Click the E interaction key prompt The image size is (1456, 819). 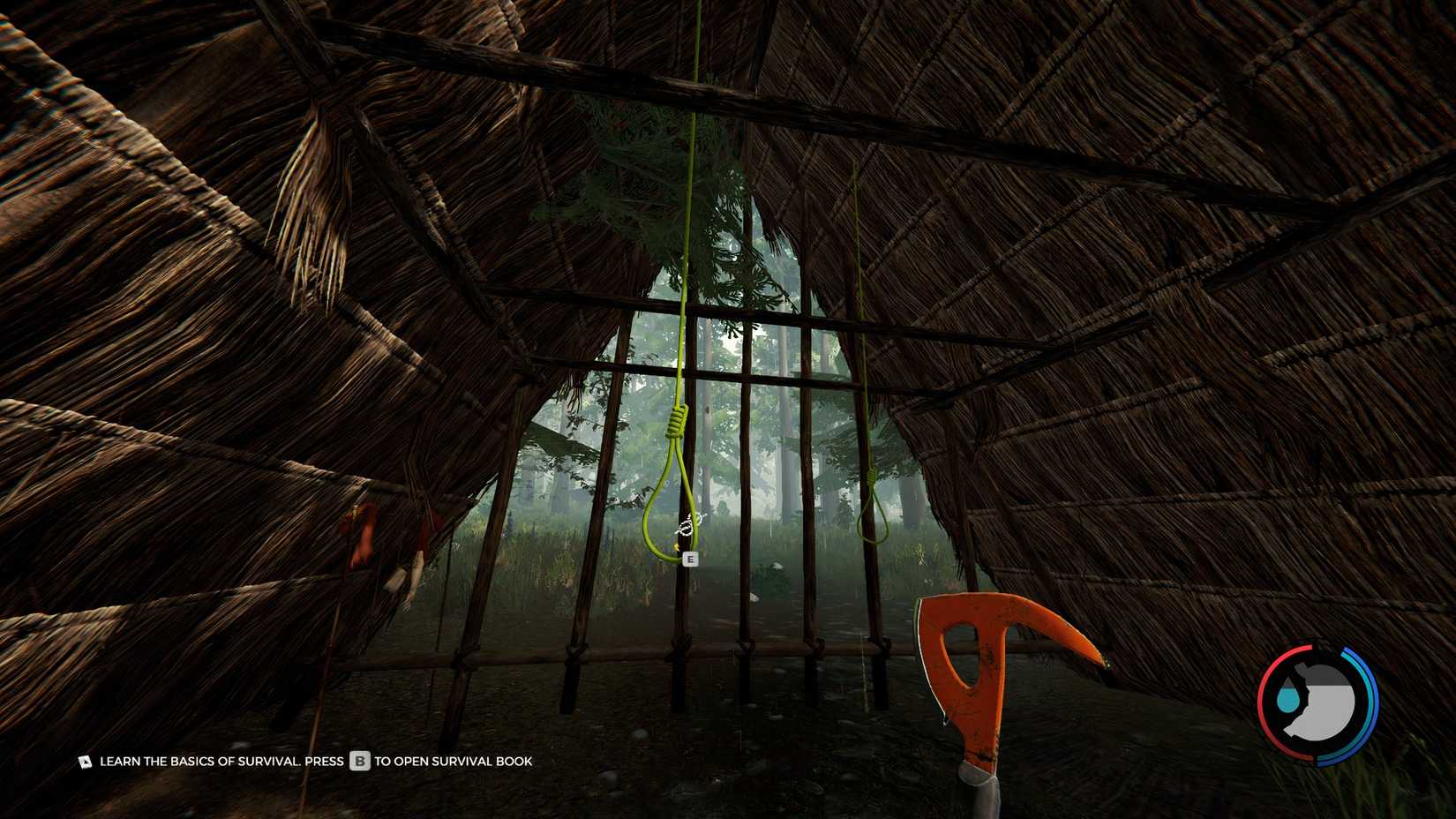point(691,558)
